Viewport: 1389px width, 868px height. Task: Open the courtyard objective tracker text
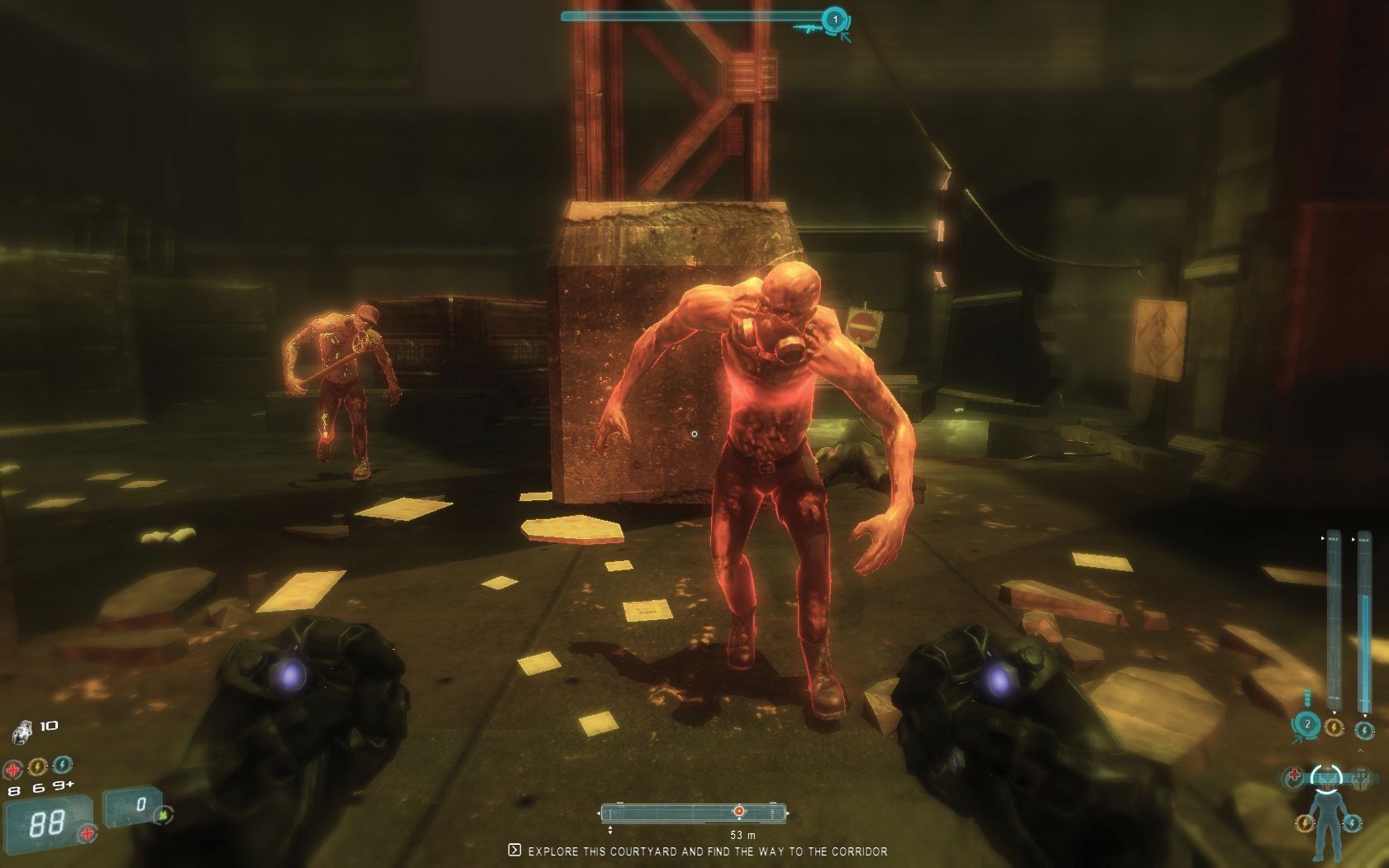[707, 851]
